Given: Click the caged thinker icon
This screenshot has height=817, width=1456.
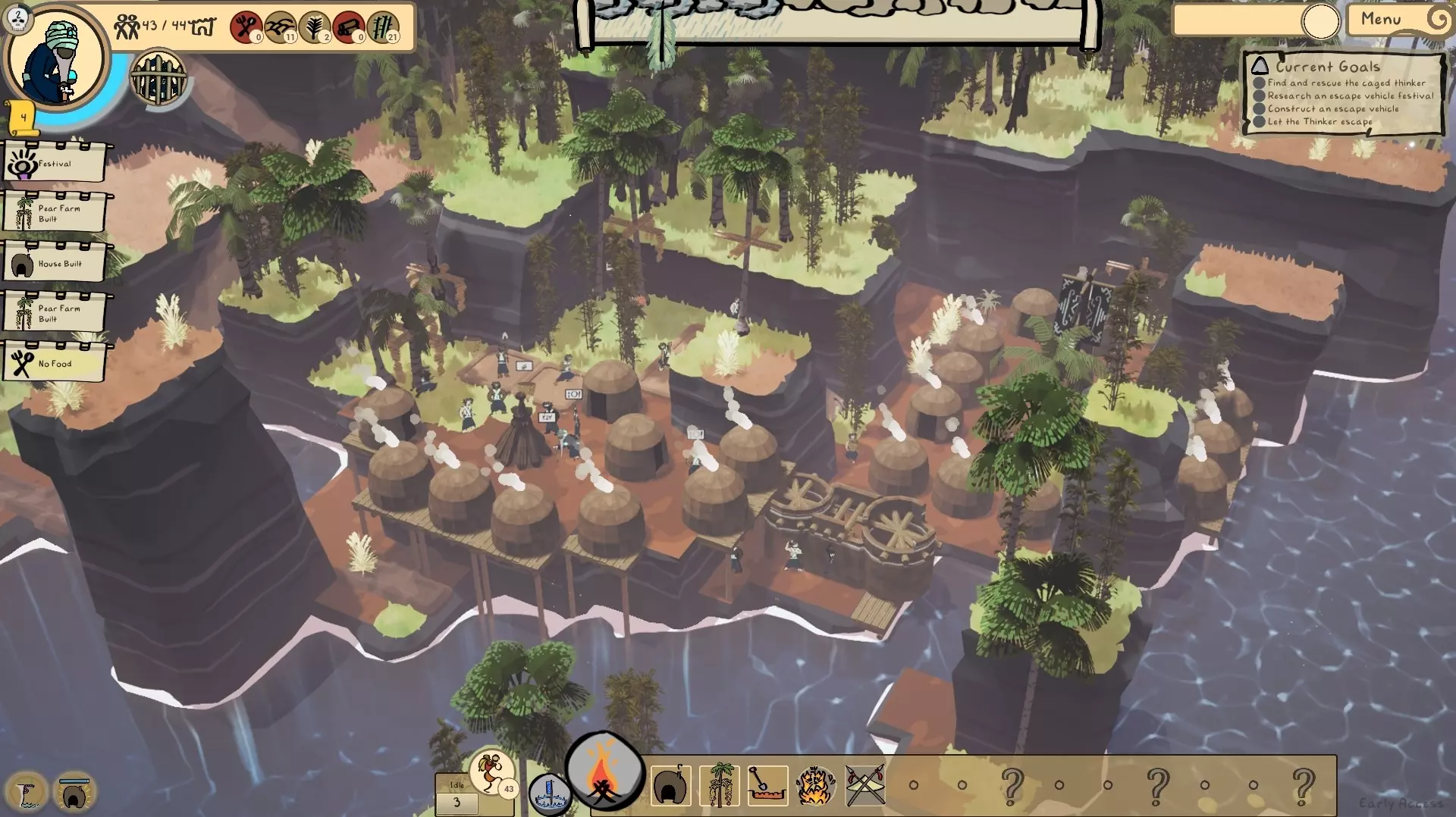Looking at the screenshot, I should pos(158,78).
